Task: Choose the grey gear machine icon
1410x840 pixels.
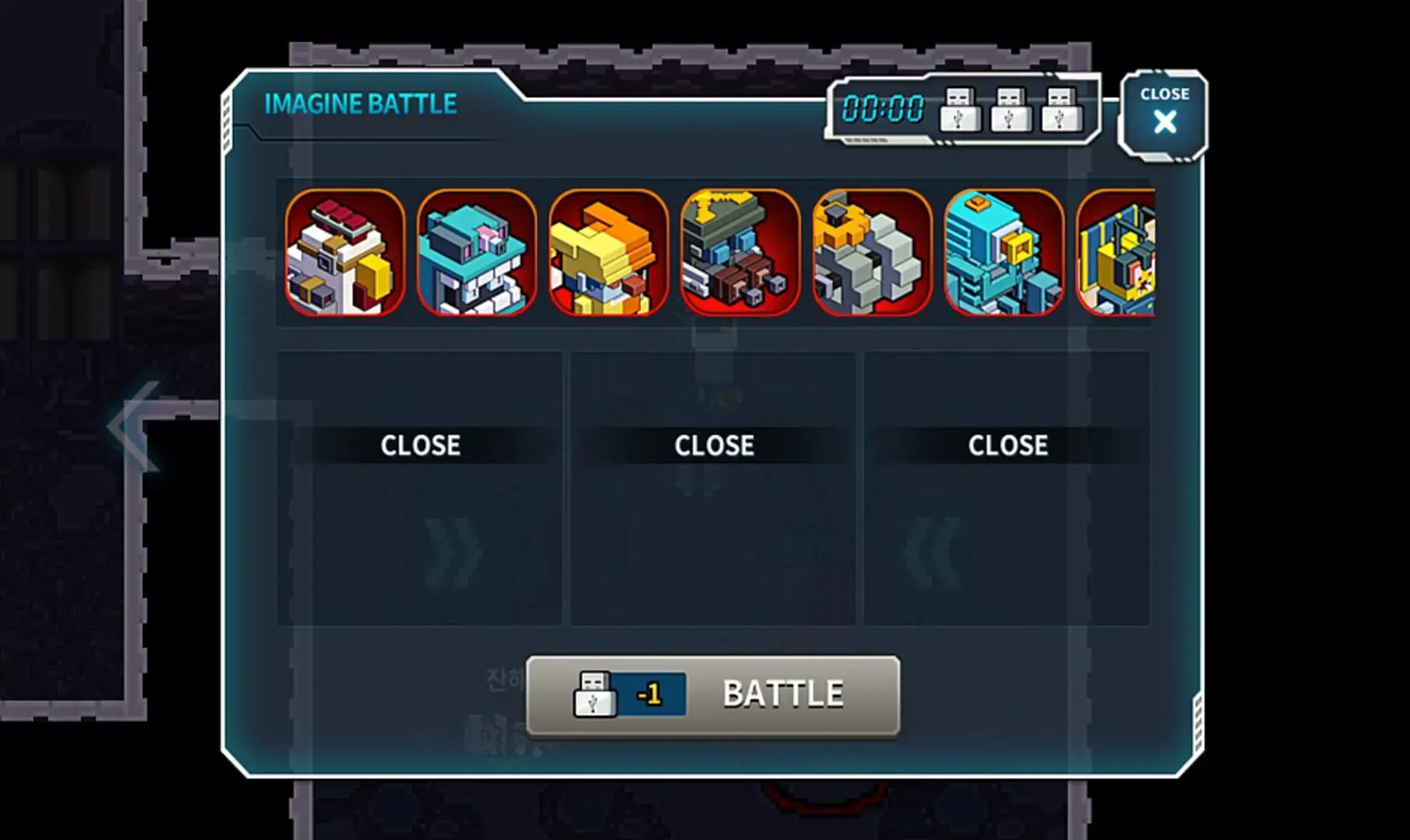Action: [x=872, y=253]
